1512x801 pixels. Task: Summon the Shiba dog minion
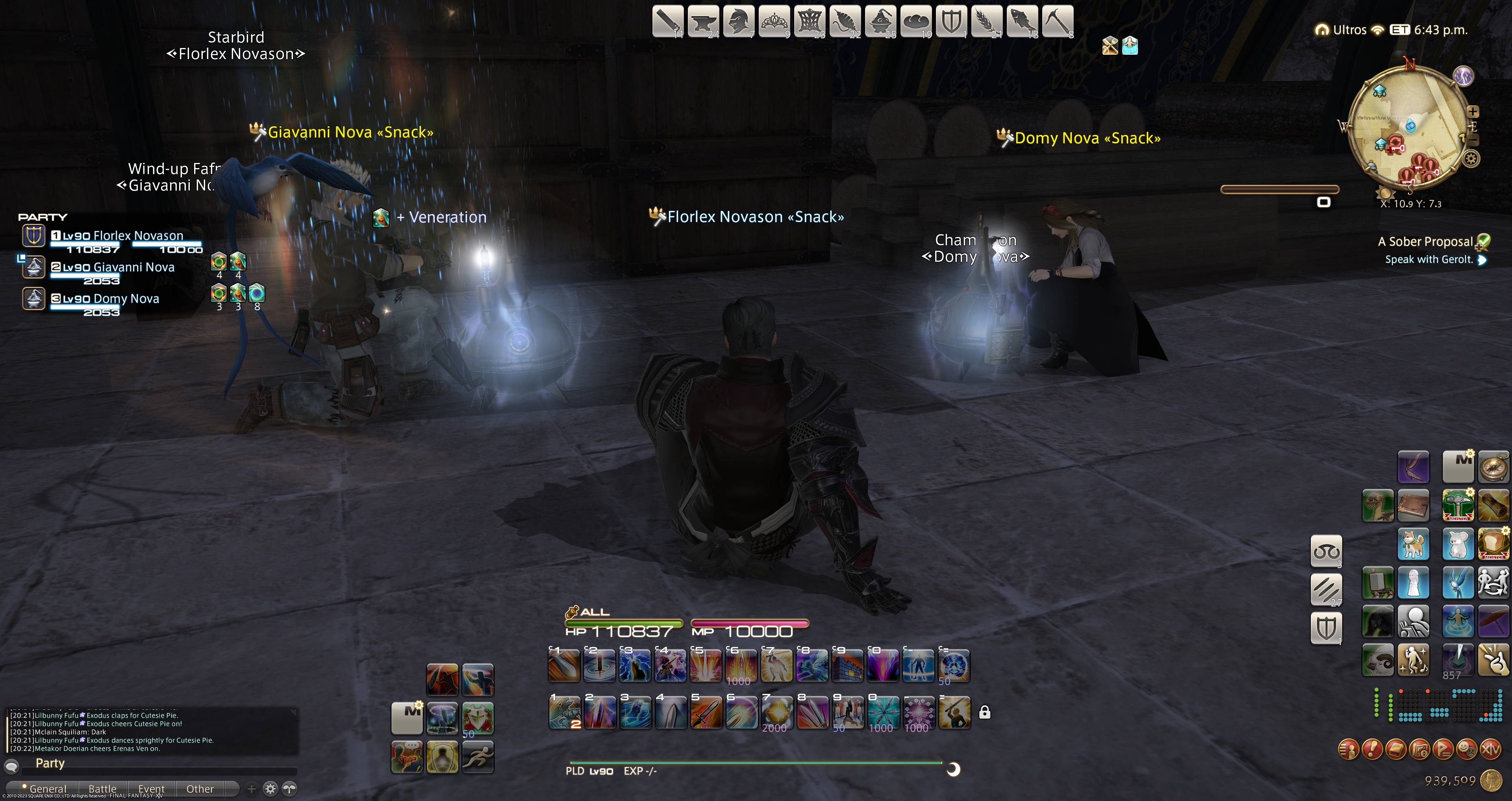(x=1413, y=544)
